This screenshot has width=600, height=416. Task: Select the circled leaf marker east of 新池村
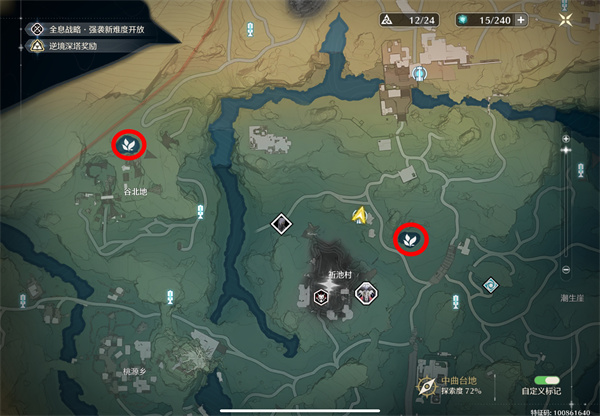[409, 238]
